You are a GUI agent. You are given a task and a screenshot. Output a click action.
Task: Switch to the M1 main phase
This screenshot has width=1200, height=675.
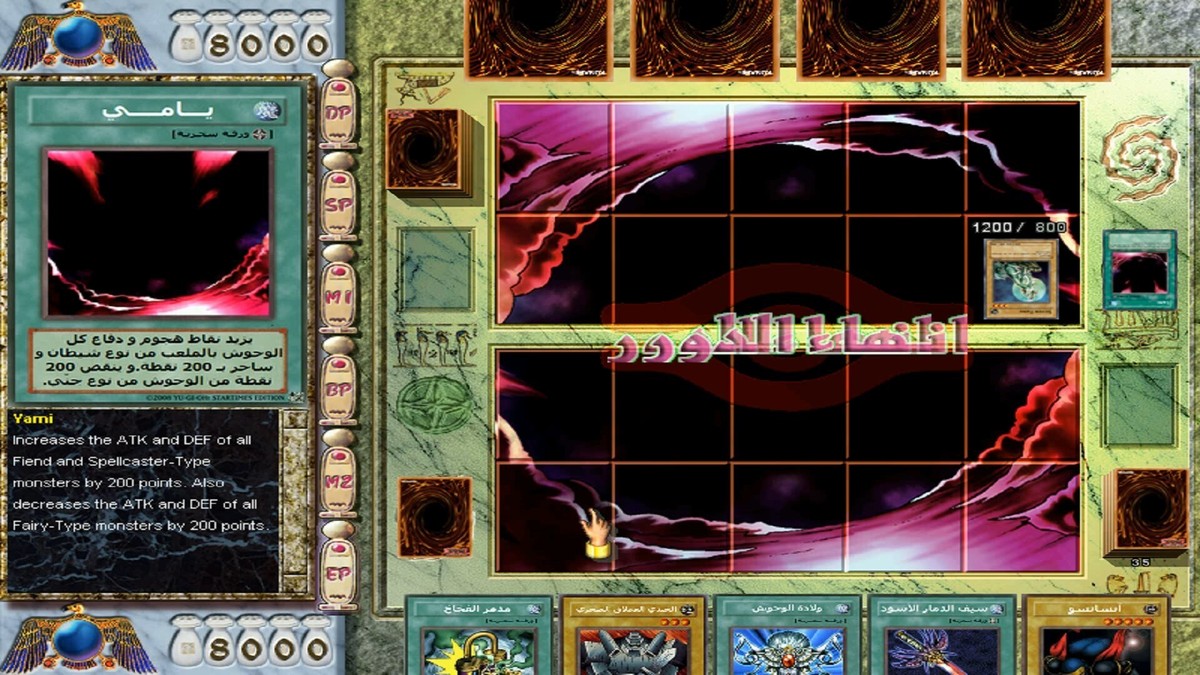pyautogui.click(x=338, y=295)
